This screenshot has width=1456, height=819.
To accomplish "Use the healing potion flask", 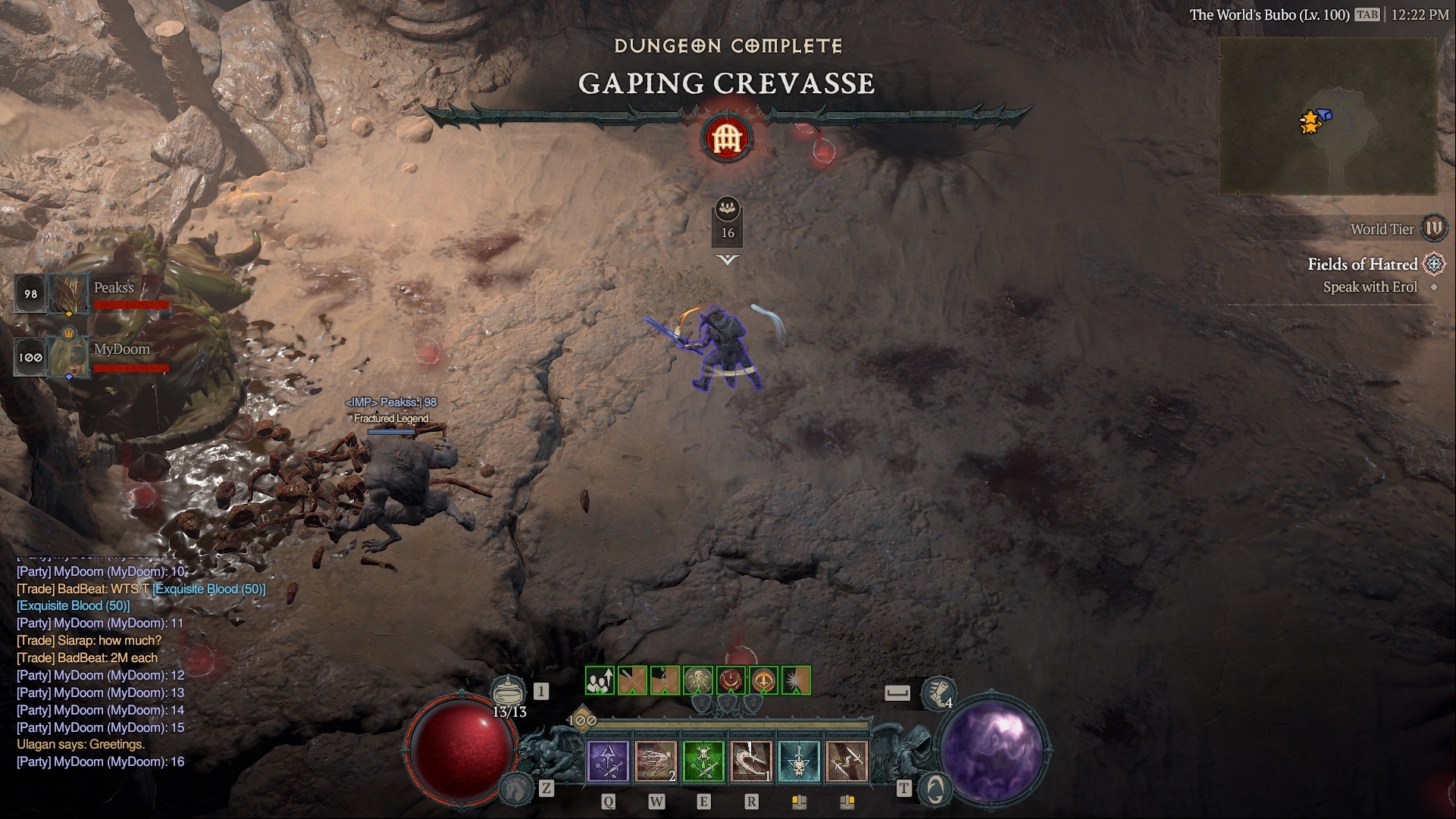I will (x=509, y=691).
